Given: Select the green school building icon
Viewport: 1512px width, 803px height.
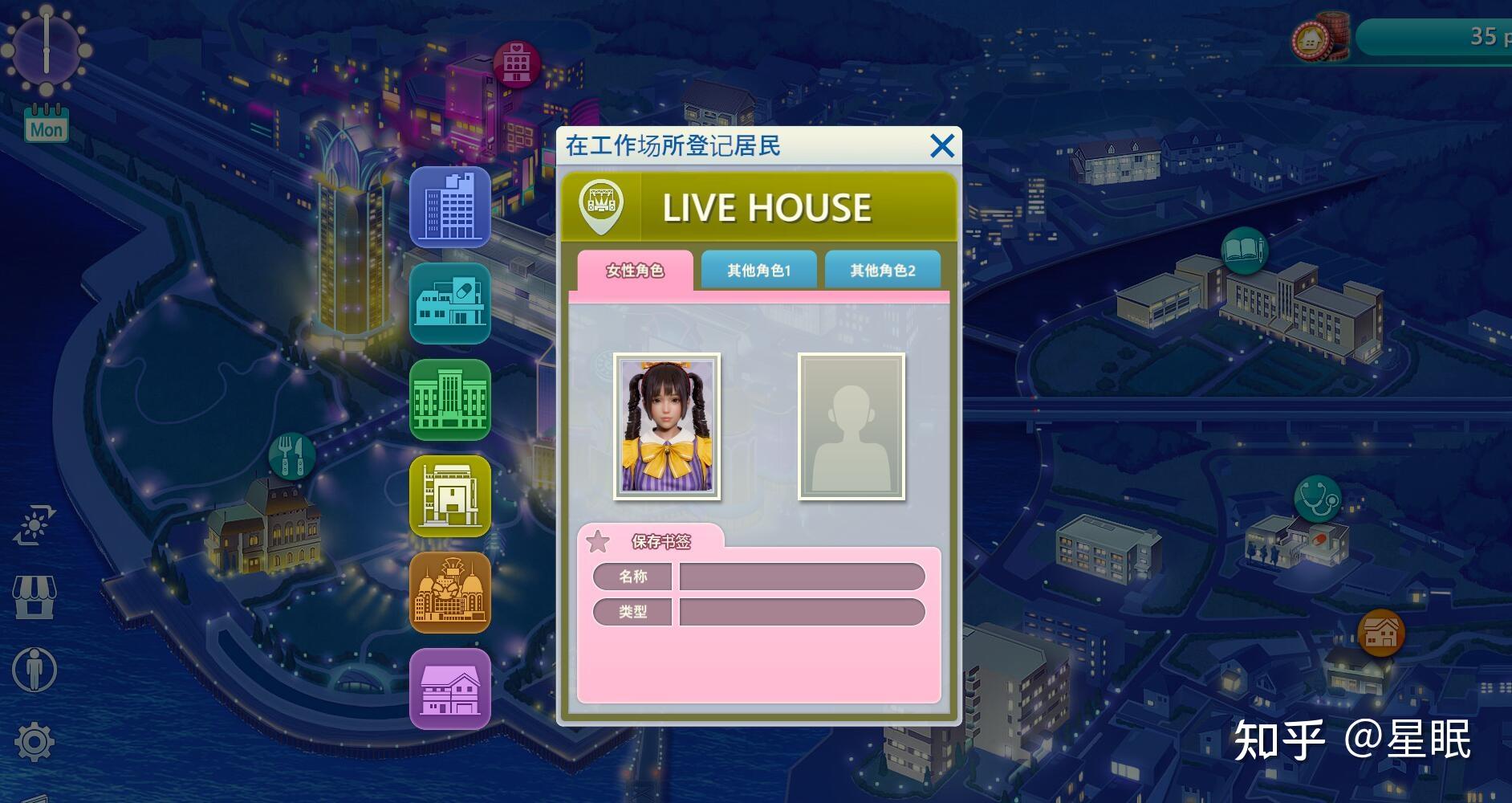Looking at the screenshot, I should coord(450,400).
